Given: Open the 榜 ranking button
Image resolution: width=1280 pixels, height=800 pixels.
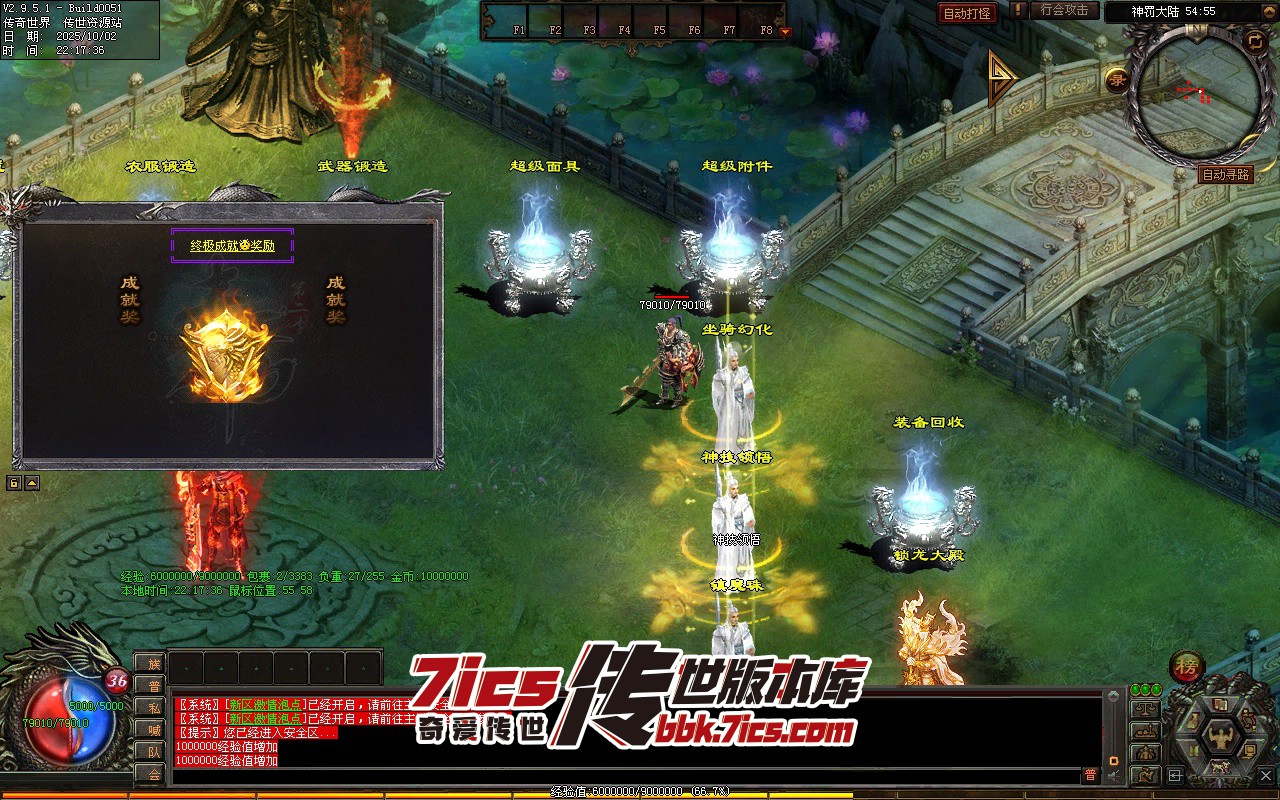Looking at the screenshot, I should coord(1186,669).
